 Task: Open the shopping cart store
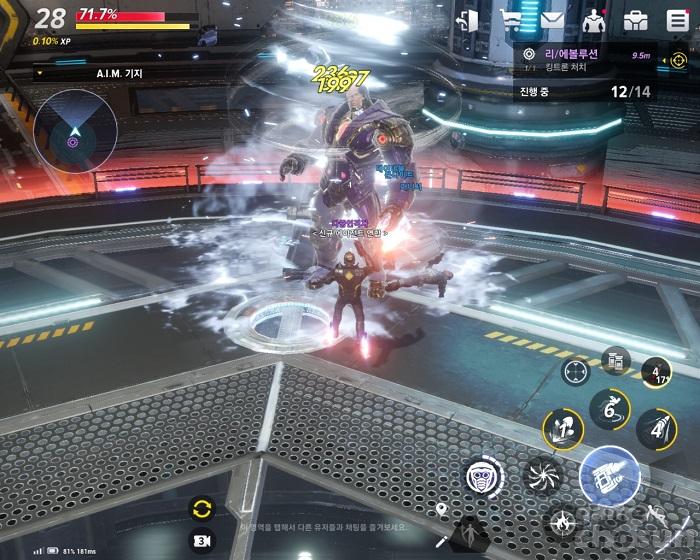(511, 20)
